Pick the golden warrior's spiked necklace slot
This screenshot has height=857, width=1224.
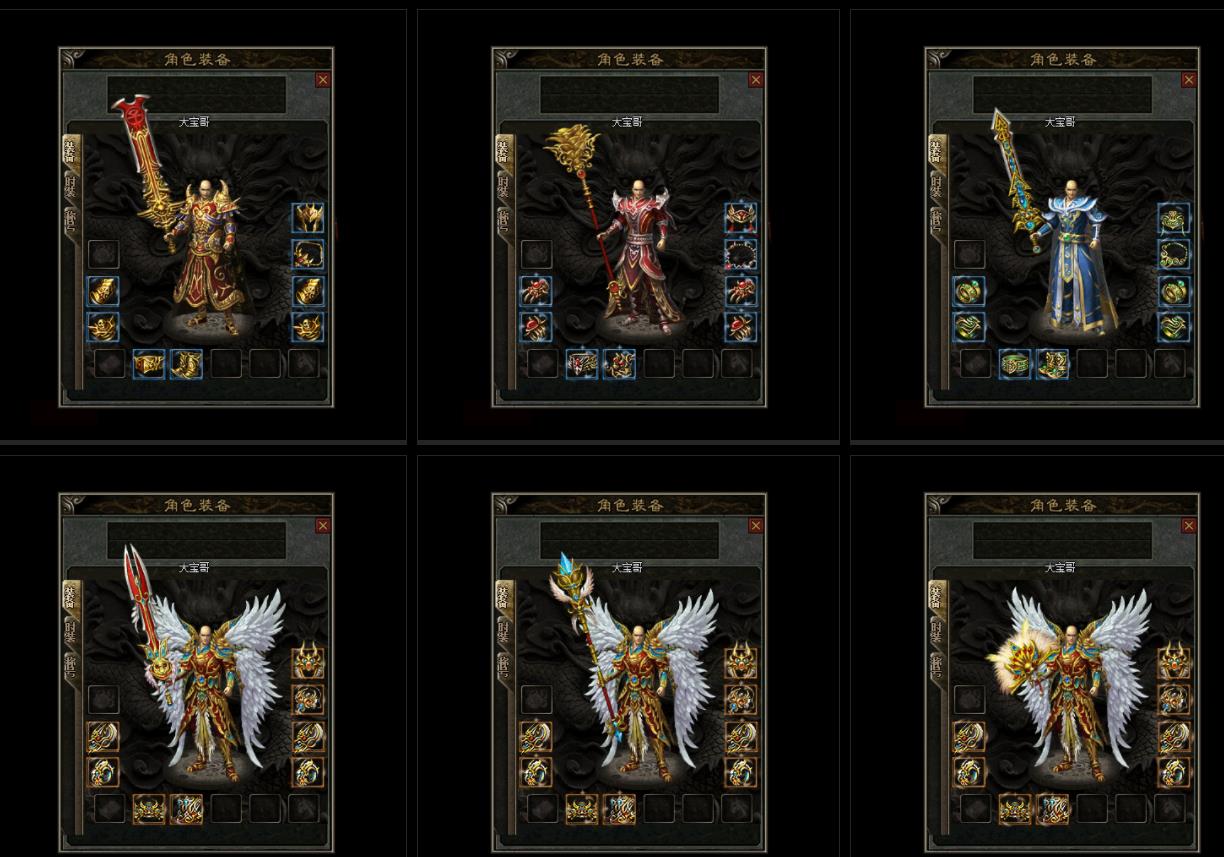click(307, 254)
